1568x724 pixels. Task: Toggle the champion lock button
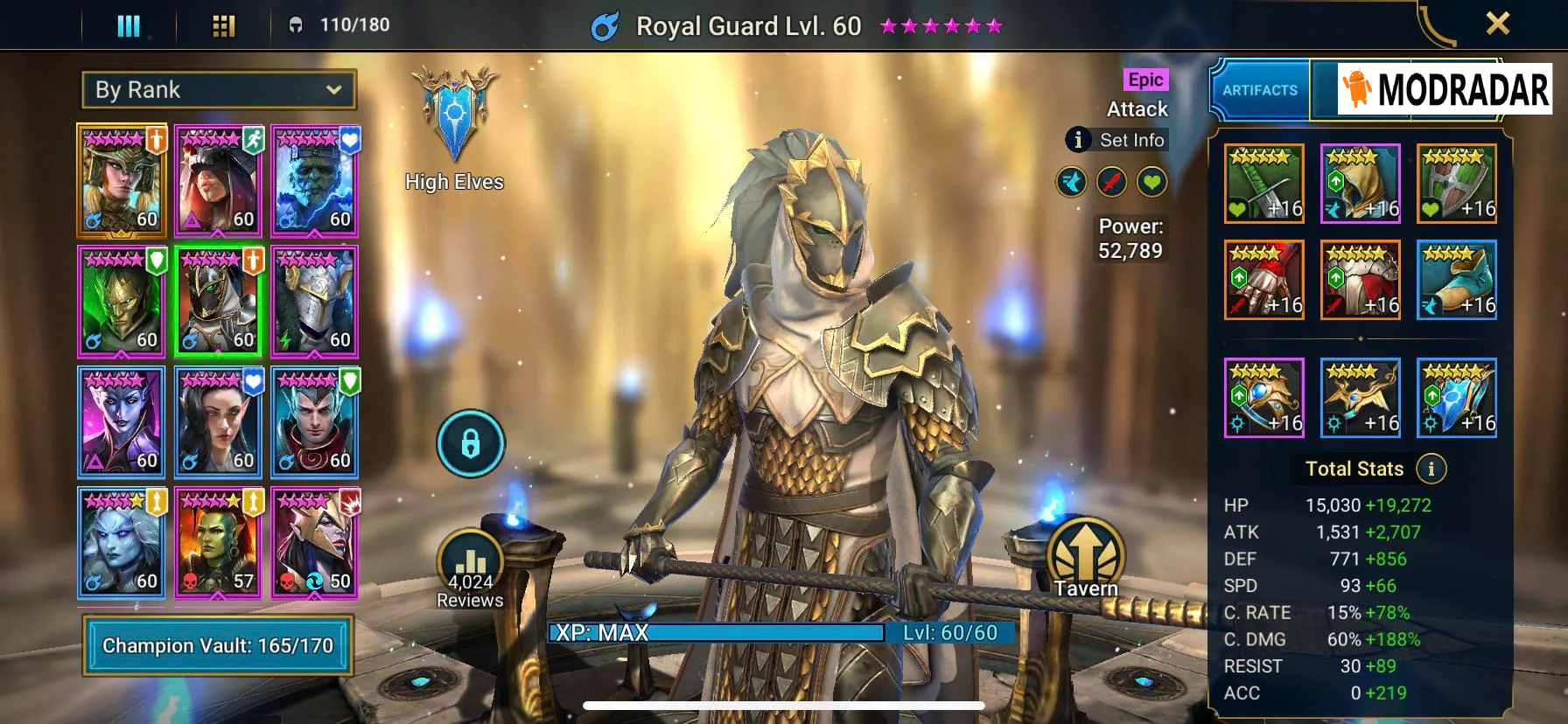point(471,444)
